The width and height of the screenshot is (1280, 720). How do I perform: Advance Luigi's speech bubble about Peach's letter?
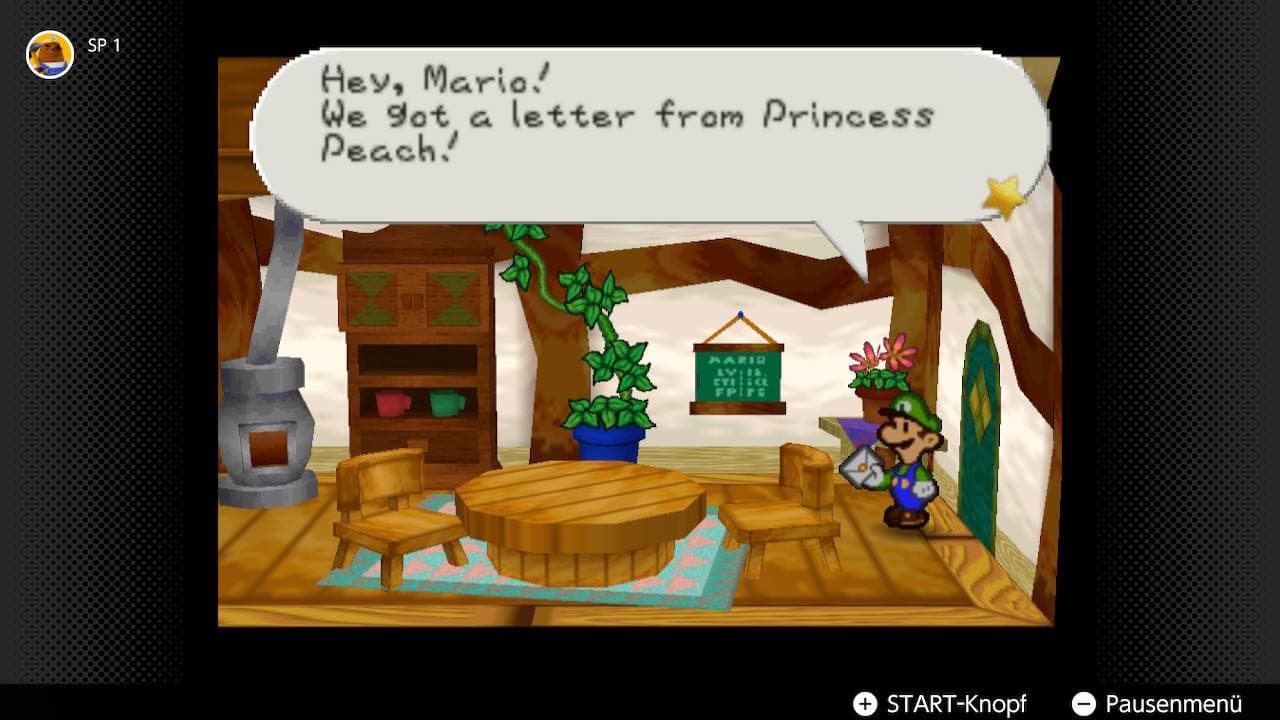point(640,135)
